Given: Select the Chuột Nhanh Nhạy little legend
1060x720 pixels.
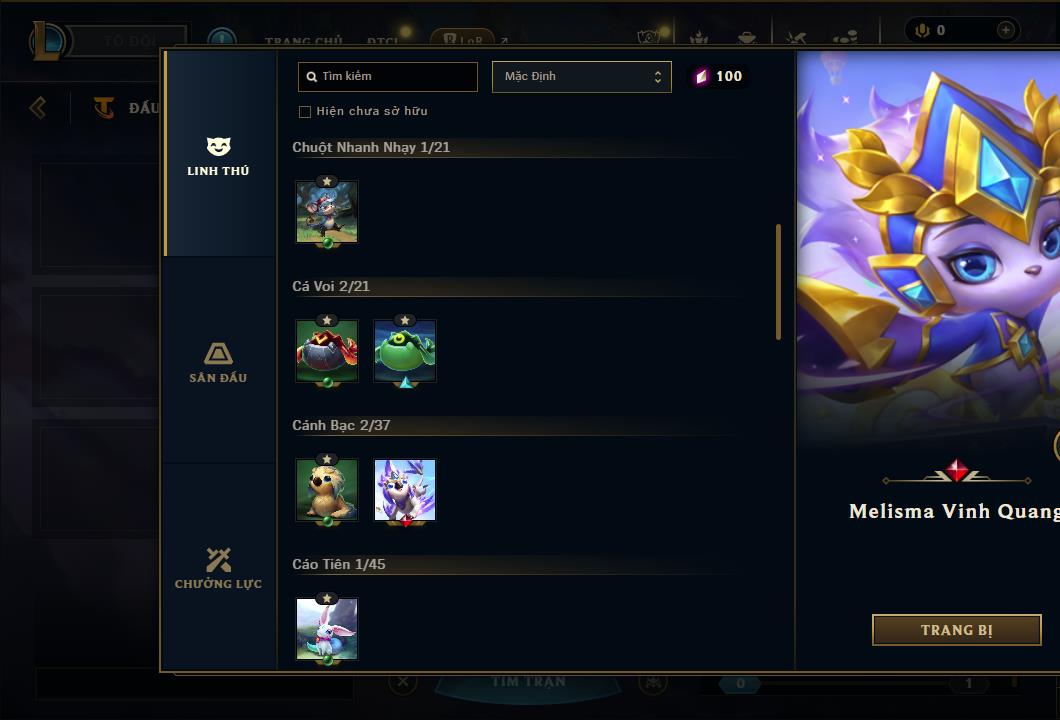Looking at the screenshot, I should (x=327, y=212).
